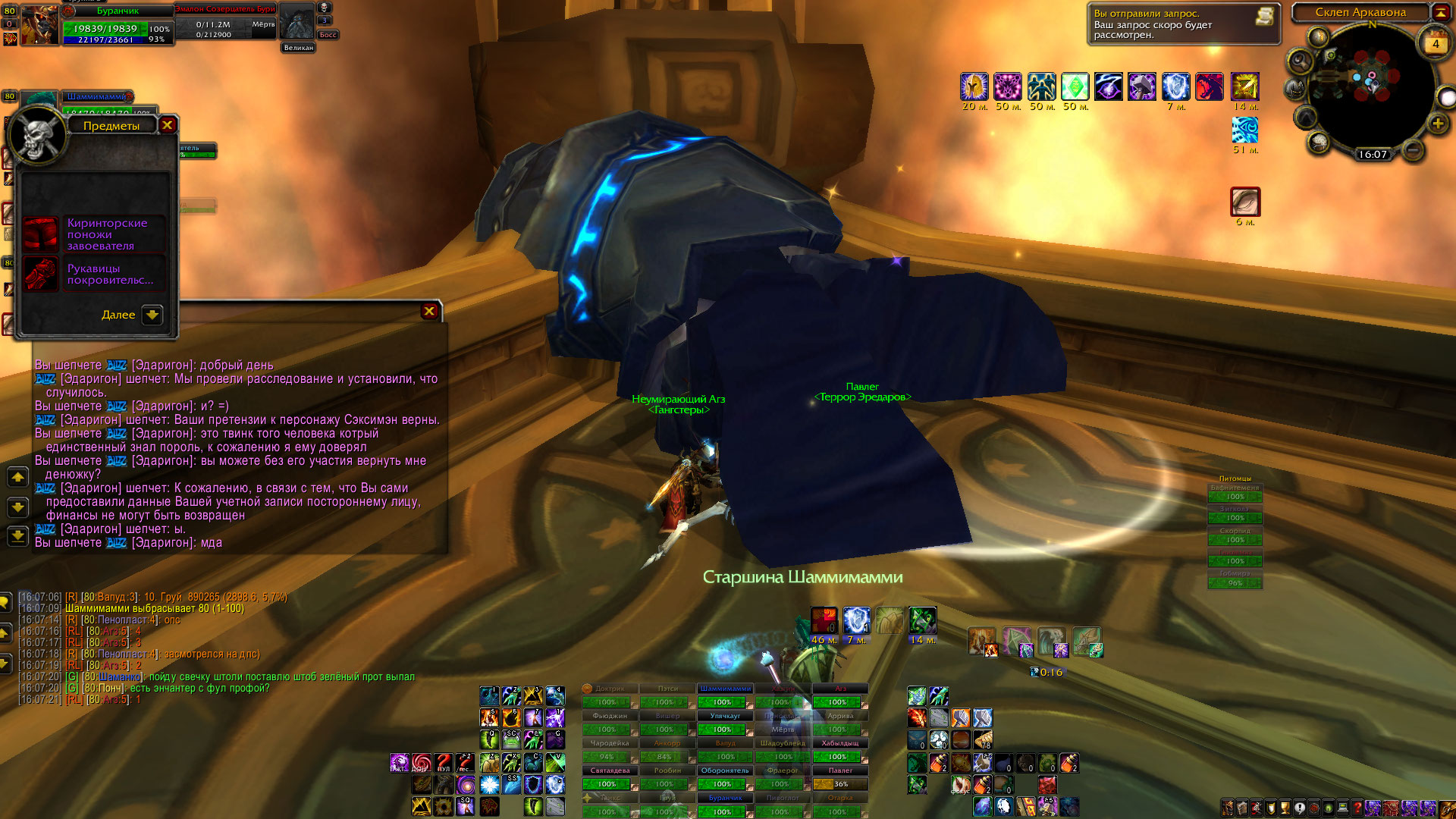Screen dimensions: 1456x819
Task: Click the red dragon head buff icon
Action: tap(1209, 87)
